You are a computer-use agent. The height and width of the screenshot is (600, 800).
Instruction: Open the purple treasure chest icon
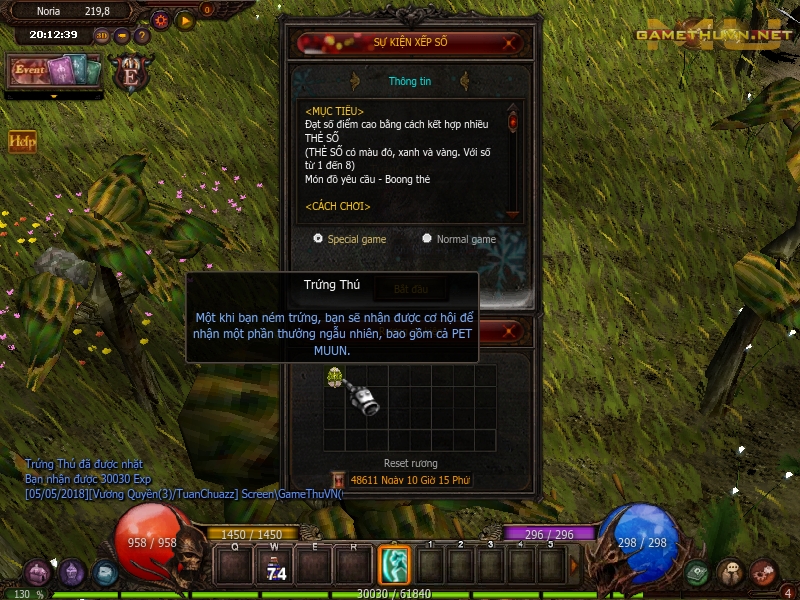(x=38, y=572)
